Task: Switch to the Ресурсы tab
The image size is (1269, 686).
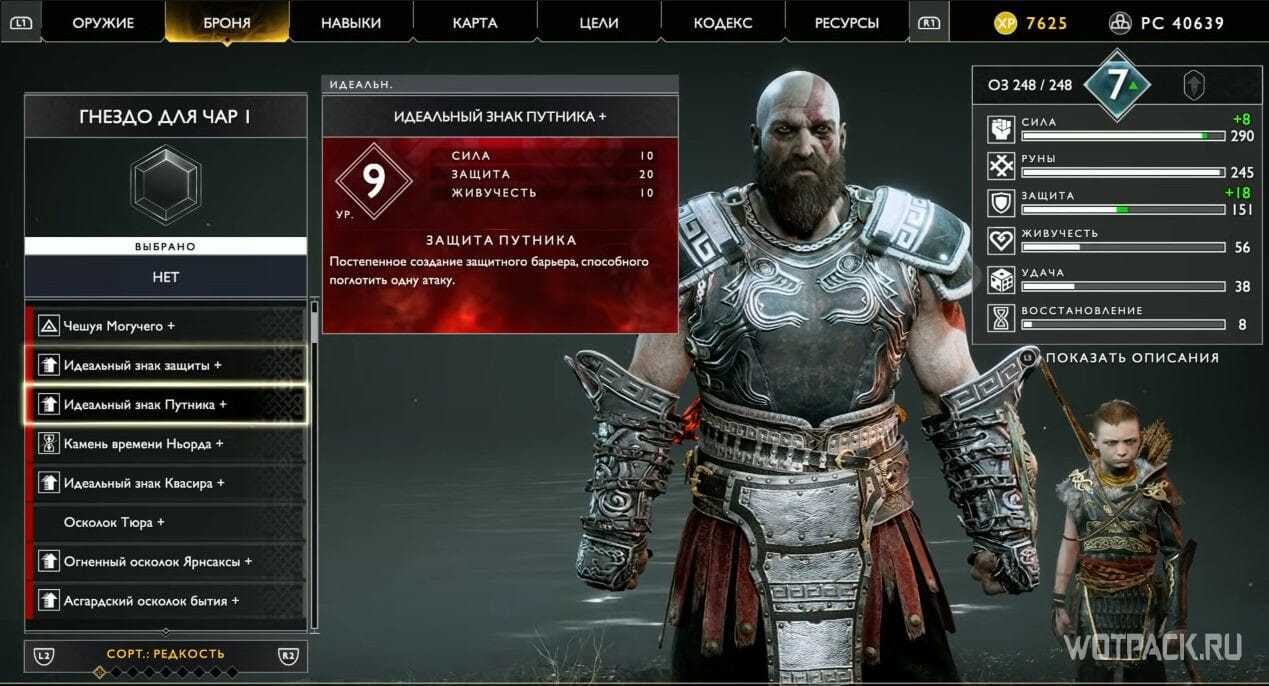Action: [846, 22]
